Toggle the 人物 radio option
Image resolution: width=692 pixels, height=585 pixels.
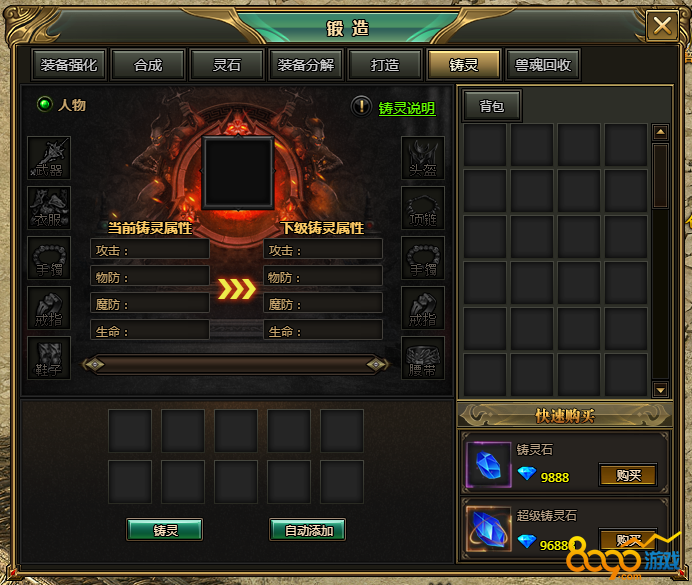coord(45,104)
